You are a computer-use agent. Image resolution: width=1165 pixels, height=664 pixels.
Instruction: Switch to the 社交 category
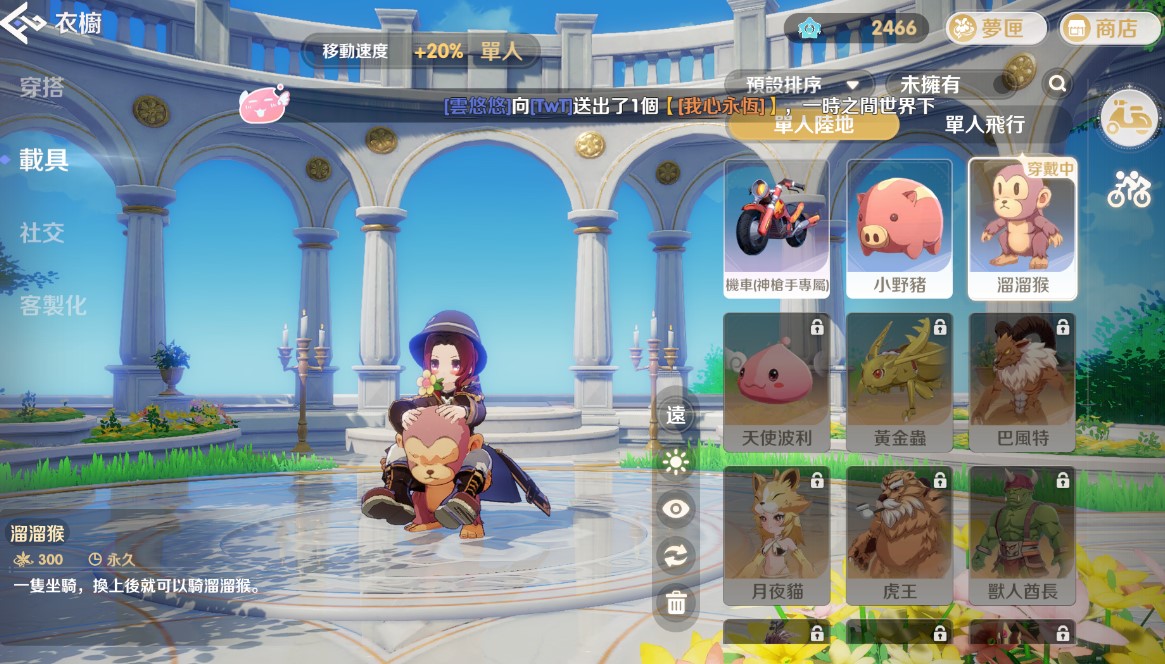[x=42, y=233]
